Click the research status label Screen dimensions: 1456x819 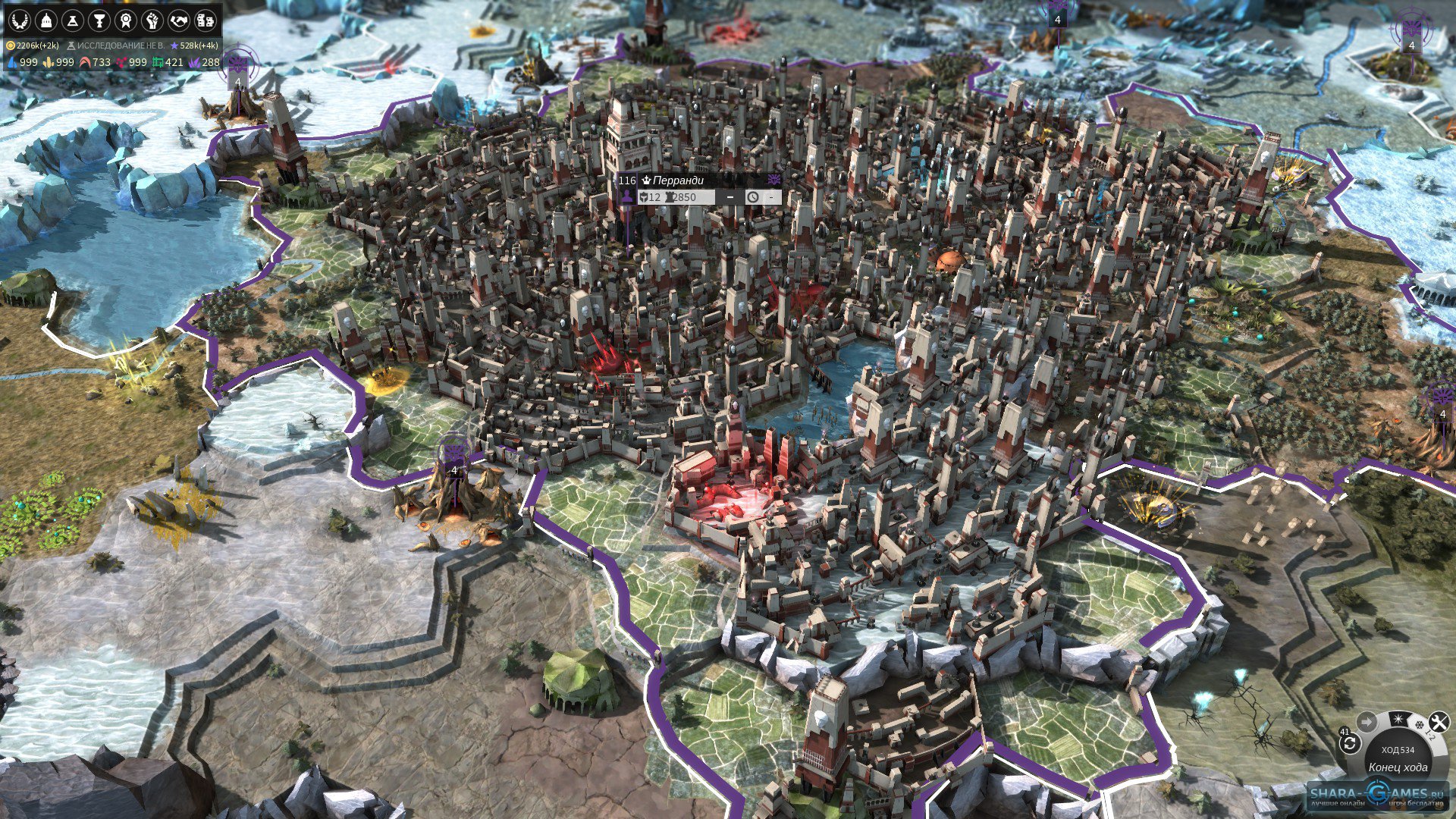tap(116, 45)
